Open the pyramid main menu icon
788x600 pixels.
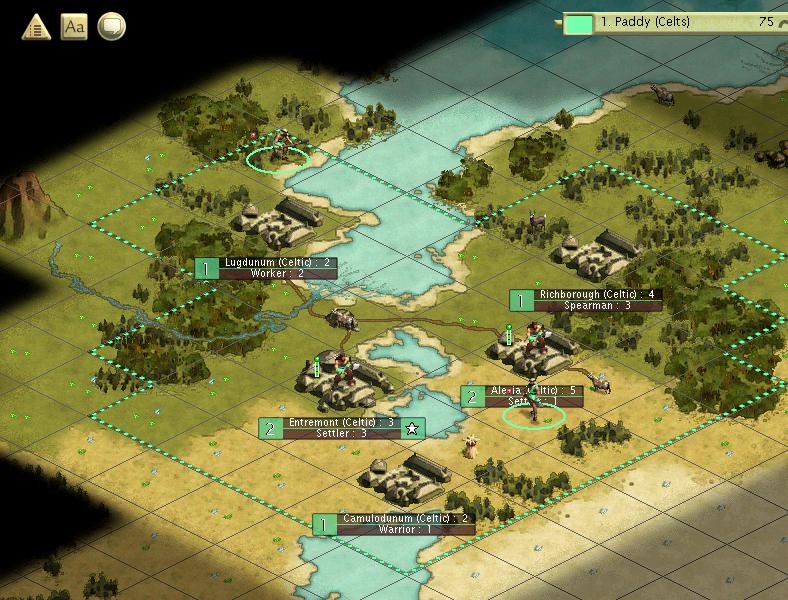[x=37, y=27]
